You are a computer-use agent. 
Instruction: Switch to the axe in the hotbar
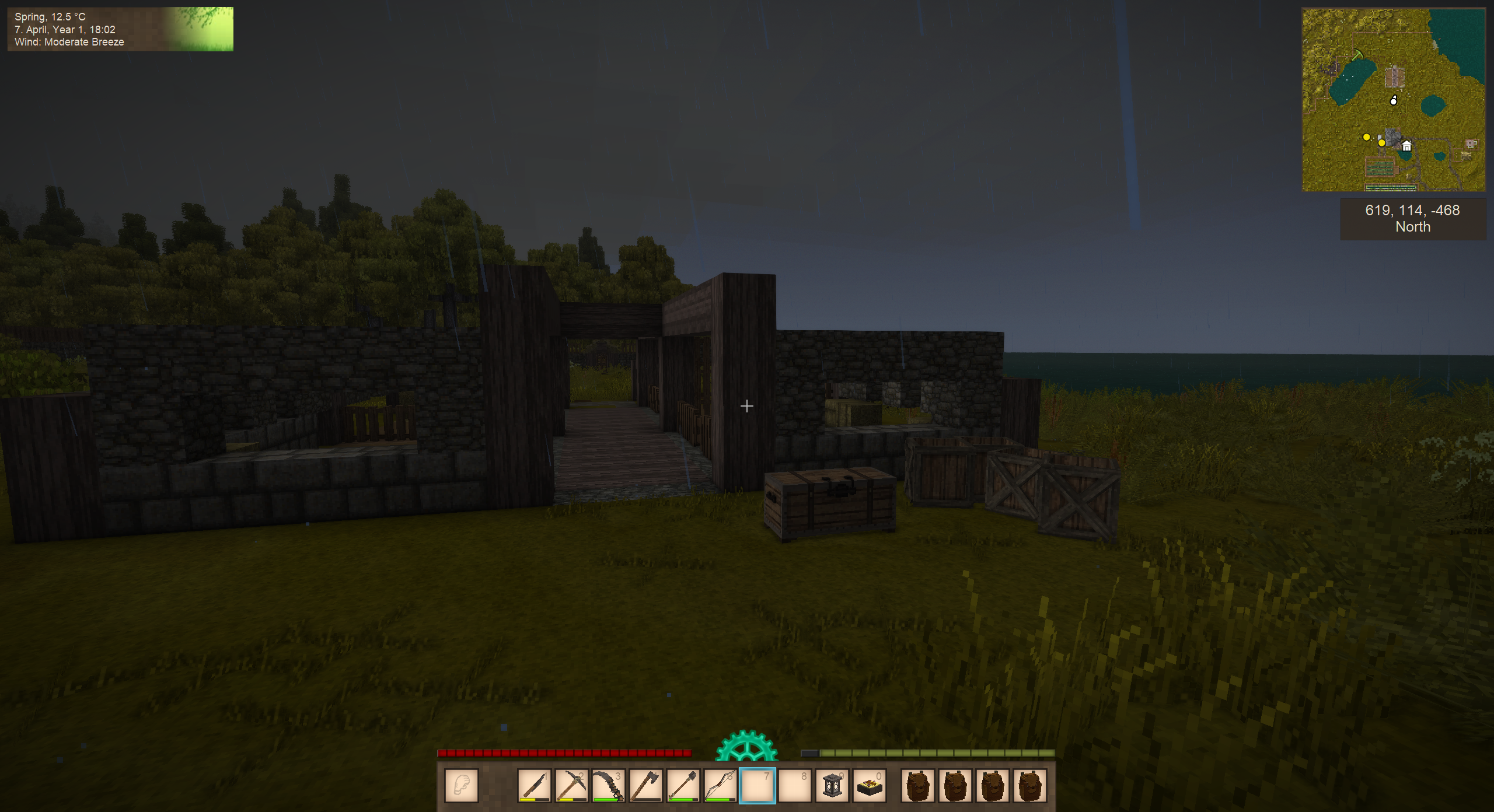click(x=646, y=786)
